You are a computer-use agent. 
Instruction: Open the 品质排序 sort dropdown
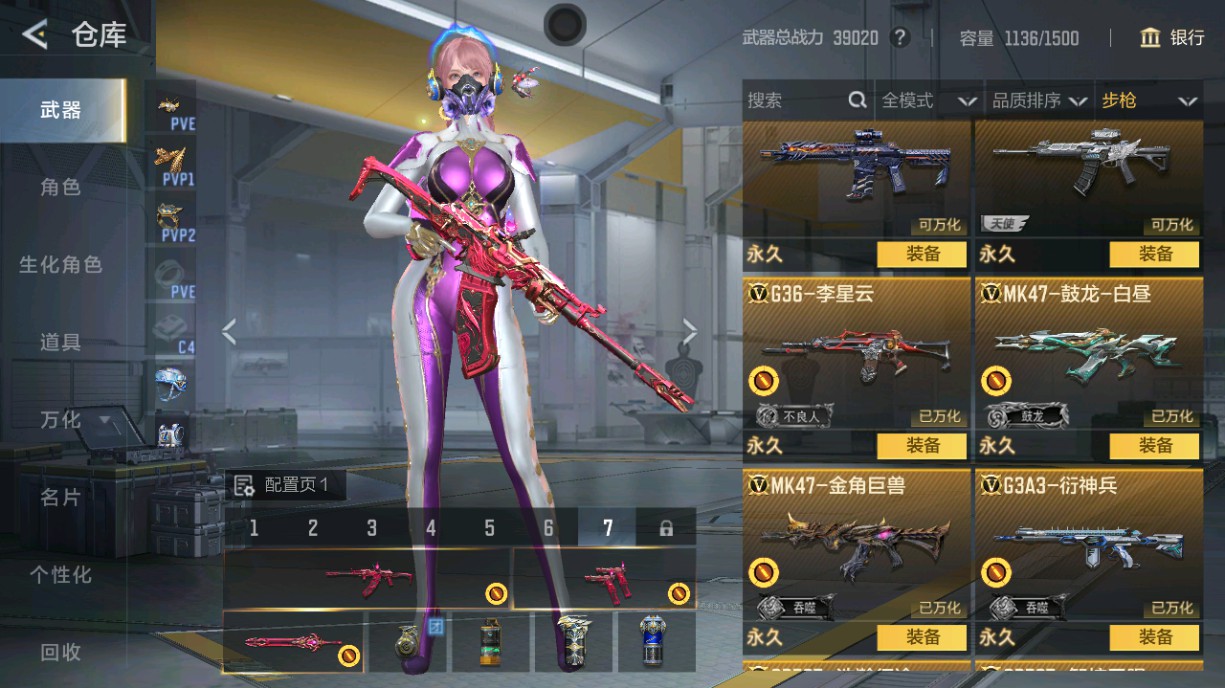point(1038,100)
